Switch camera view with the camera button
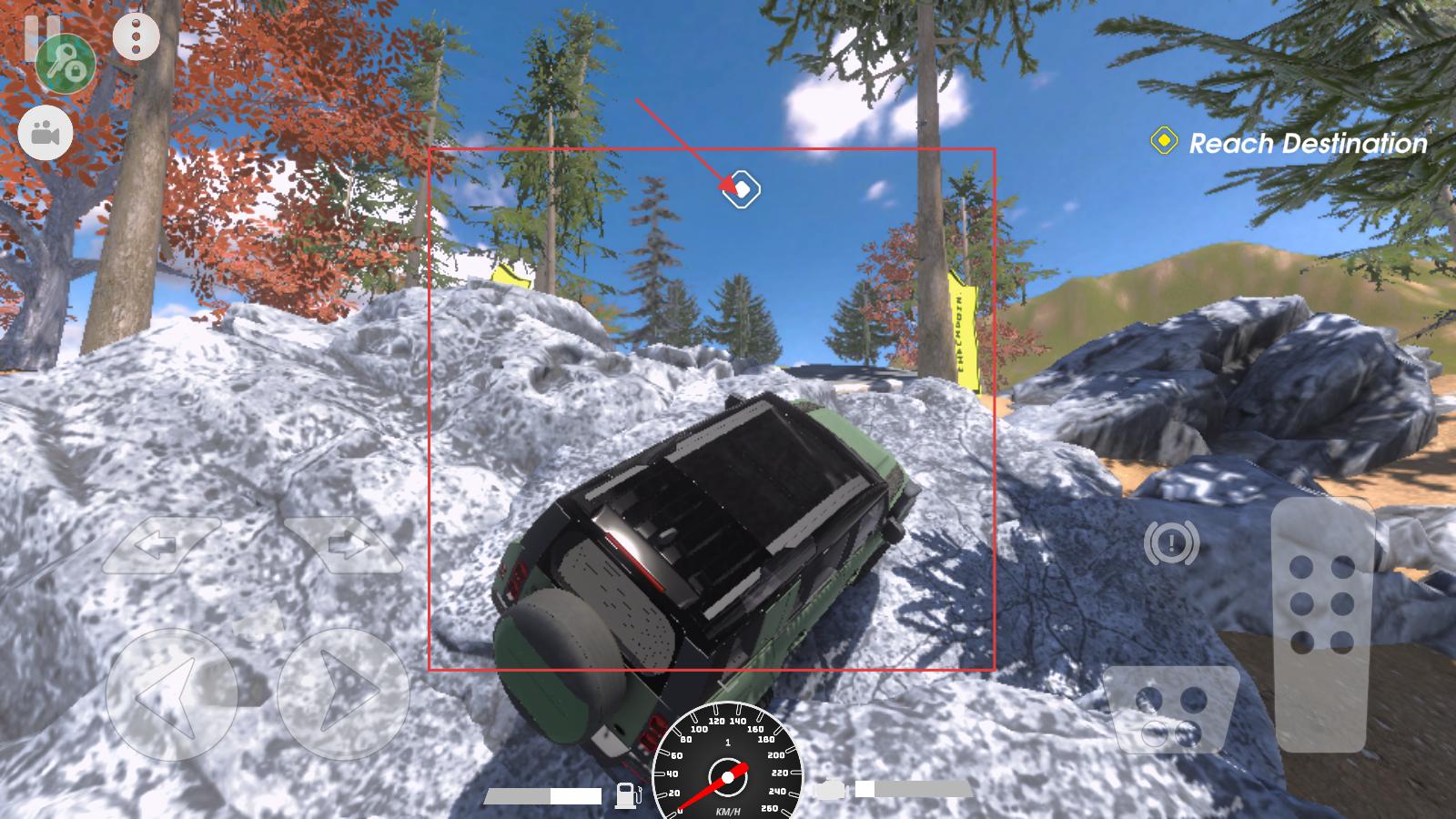This screenshot has height=819, width=1456. pyautogui.click(x=45, y=134)
